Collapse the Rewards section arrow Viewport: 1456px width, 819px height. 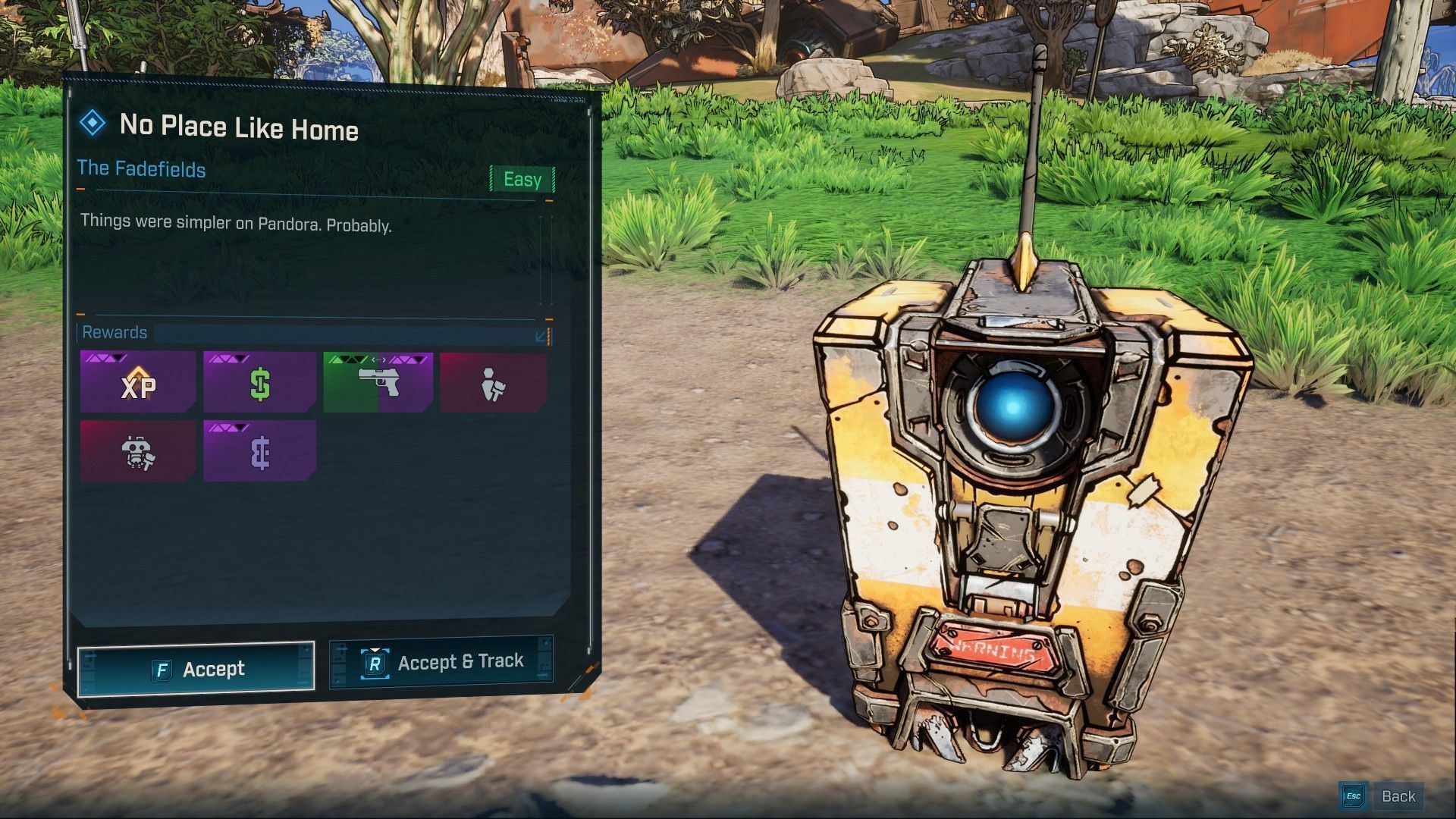(x=542, y=335)
